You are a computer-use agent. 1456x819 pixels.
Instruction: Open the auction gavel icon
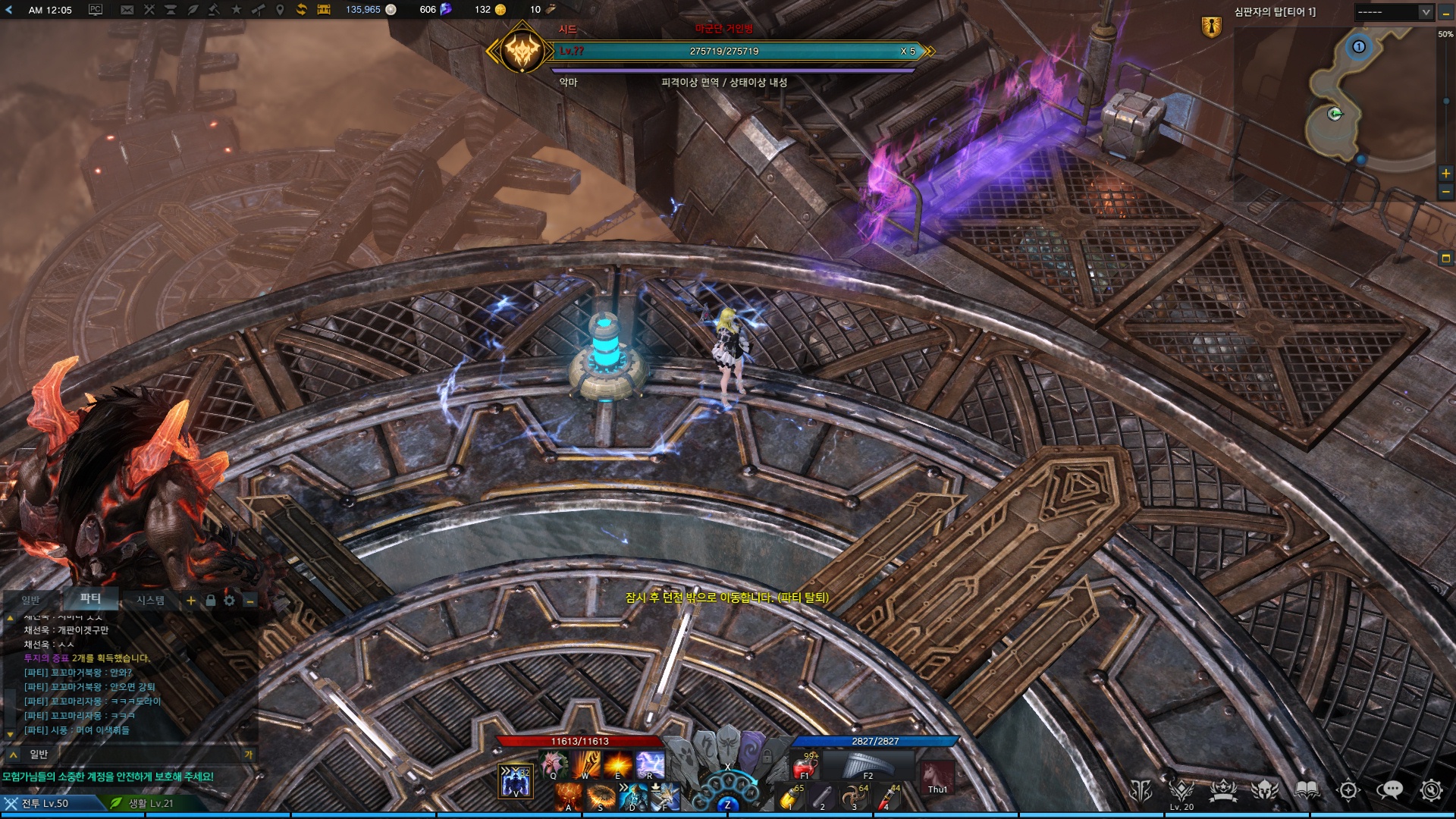point(215,10)
